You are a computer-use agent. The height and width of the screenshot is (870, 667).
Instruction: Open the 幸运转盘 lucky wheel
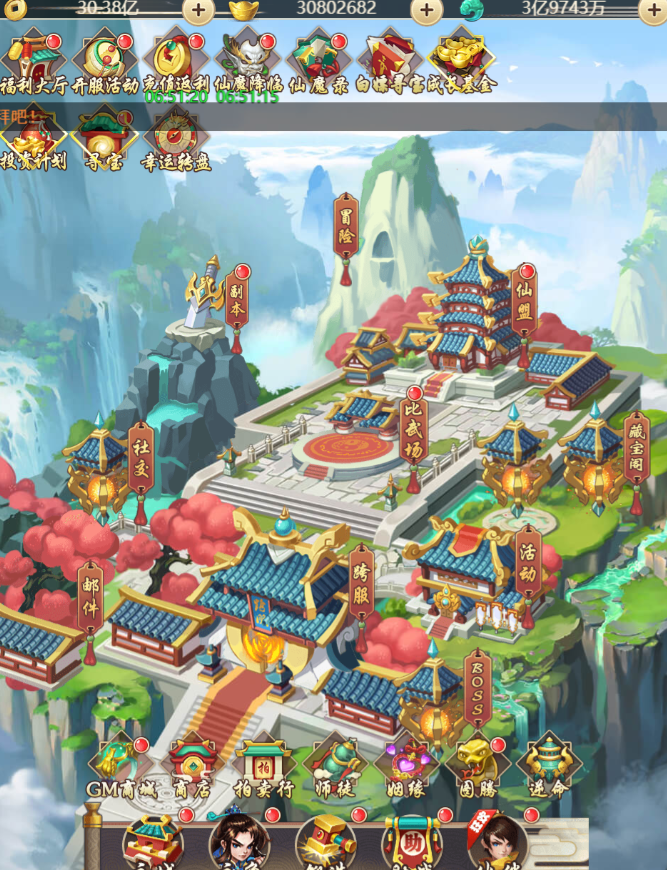176,139
